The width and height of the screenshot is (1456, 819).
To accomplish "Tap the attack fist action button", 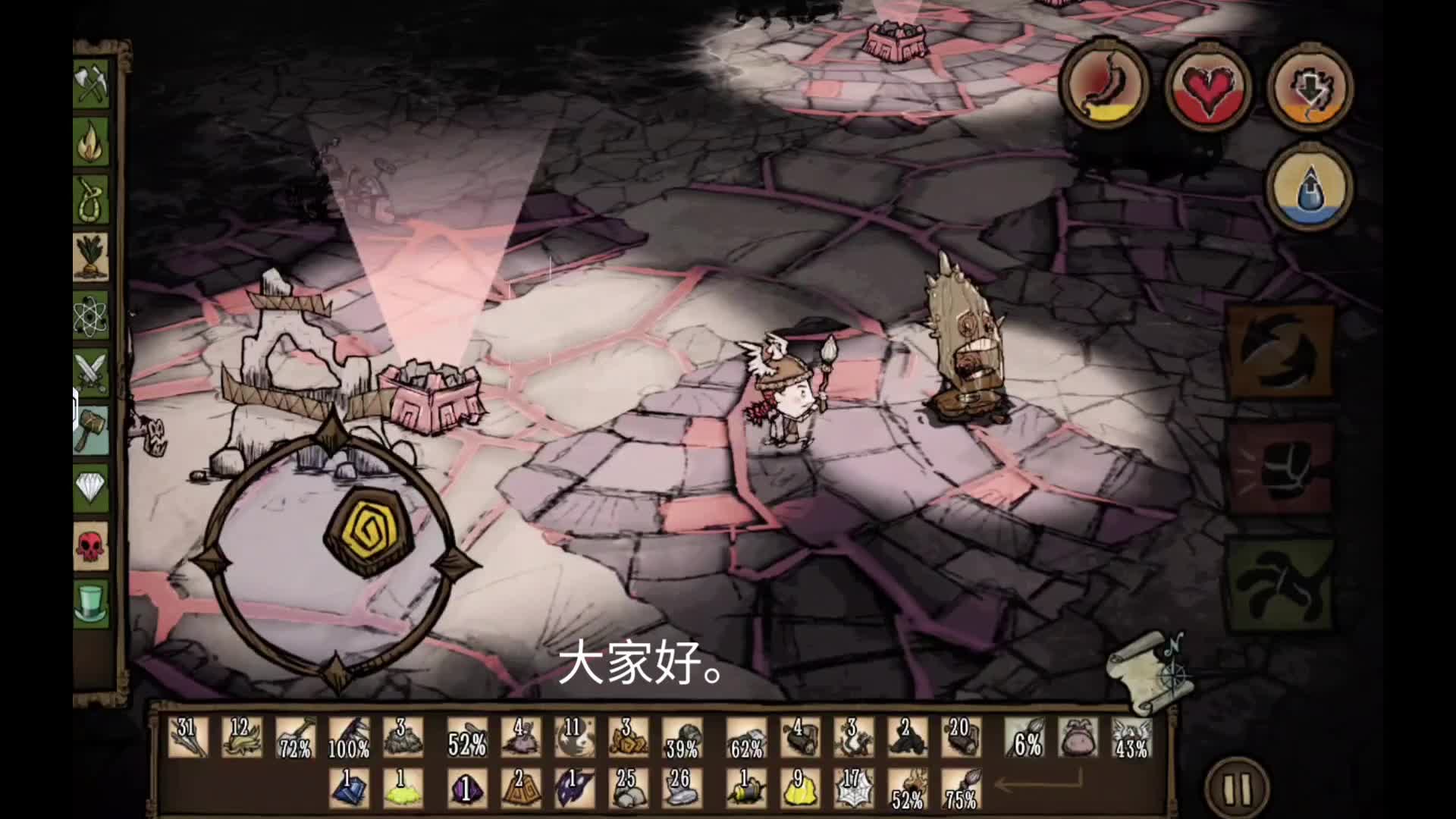I will (1280, 470).
